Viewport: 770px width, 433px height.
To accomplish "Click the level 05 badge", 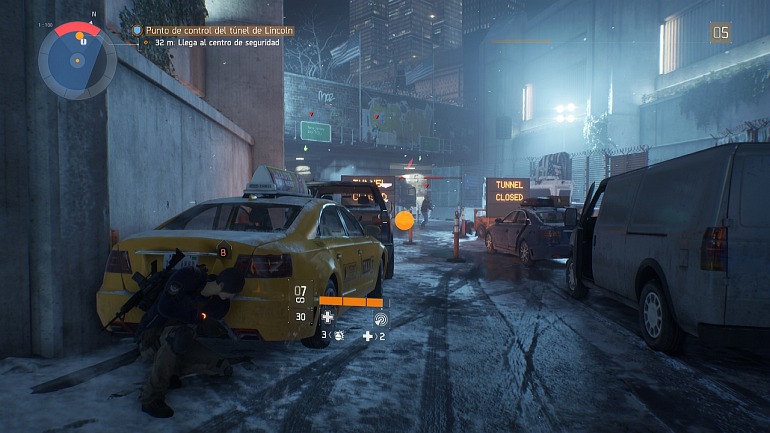I will 720,33.
